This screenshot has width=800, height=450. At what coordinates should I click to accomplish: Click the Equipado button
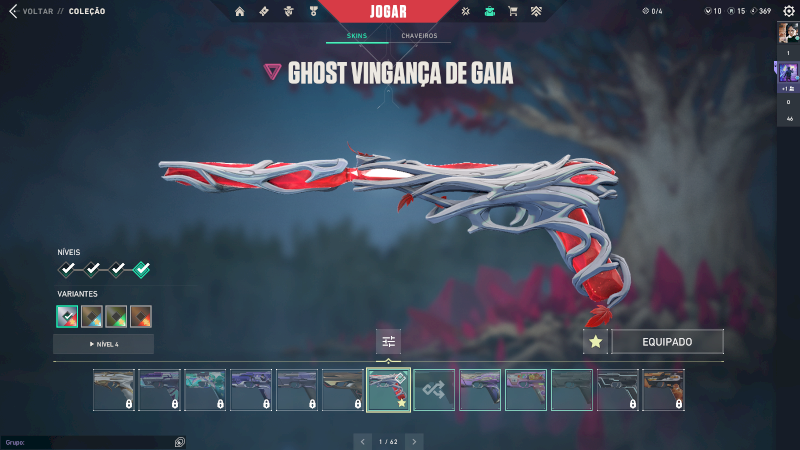[x=667, y=342]
